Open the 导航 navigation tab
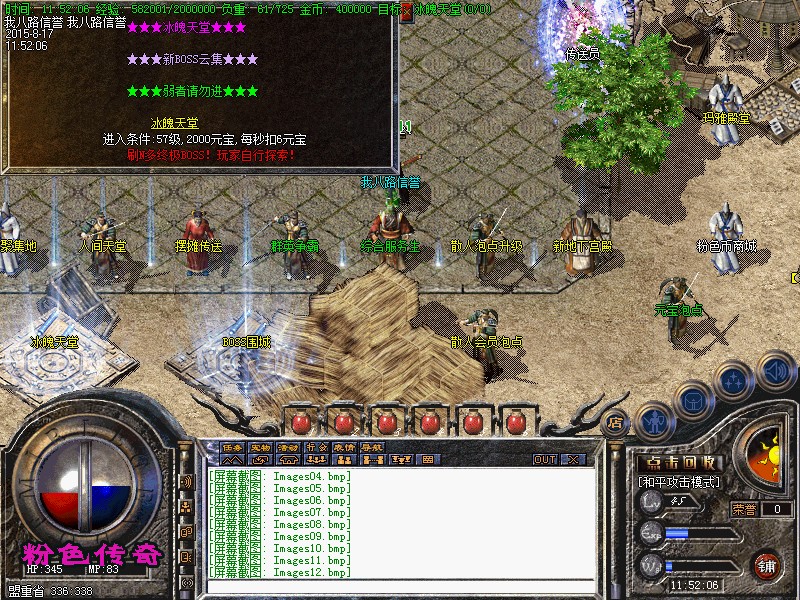Screen dimensions: 800x600 (x=373, y=446)
